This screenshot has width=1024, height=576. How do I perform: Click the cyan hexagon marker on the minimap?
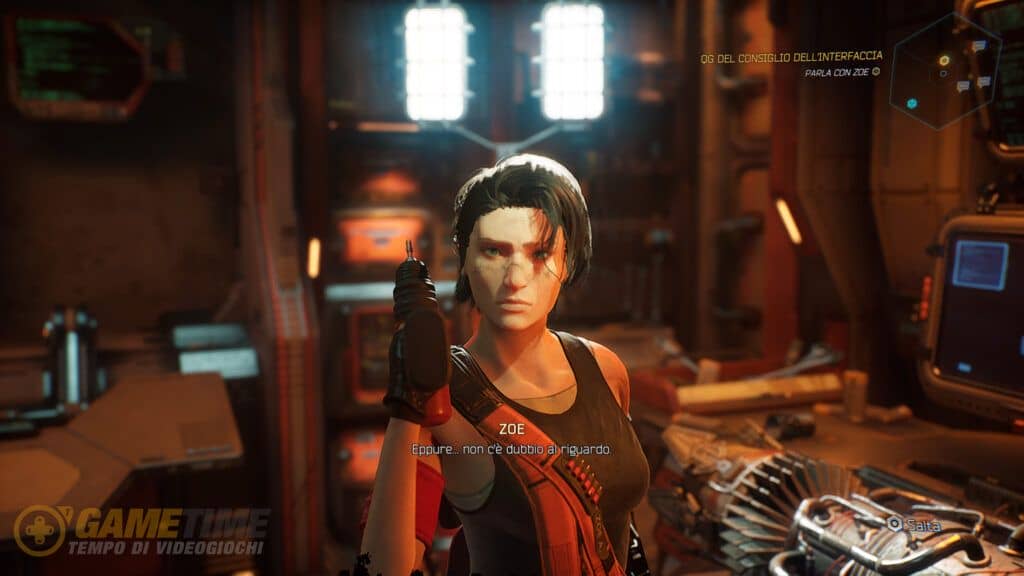(x=912, y=103)
